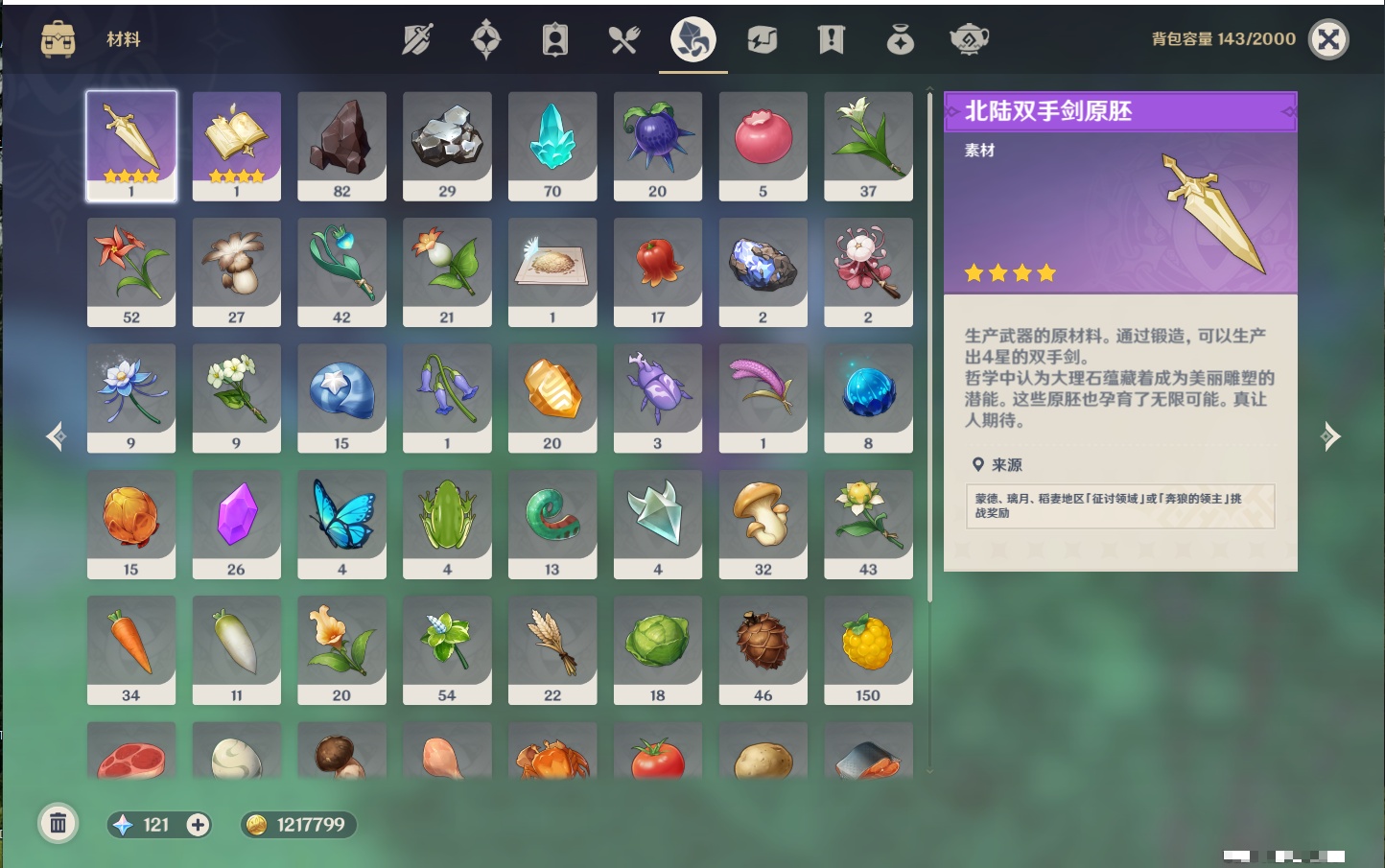Screen dimensions: 1385x868
Task: Switch to the food tab
Action: pyautogui.click(x=624, y=39)
